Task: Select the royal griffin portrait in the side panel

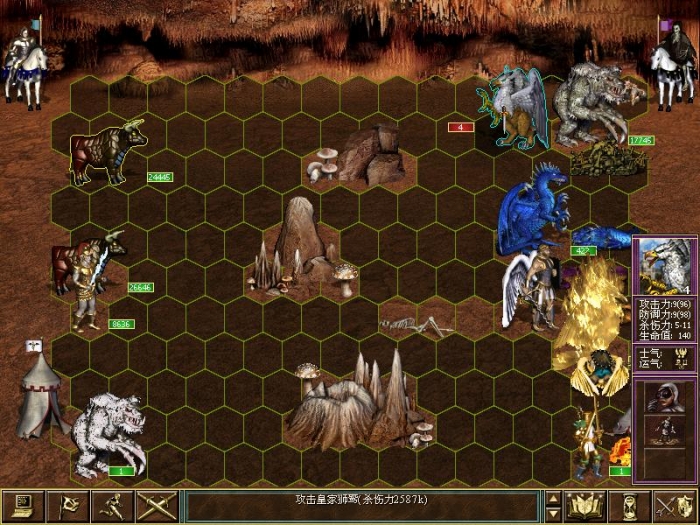Action: [665, 265]
